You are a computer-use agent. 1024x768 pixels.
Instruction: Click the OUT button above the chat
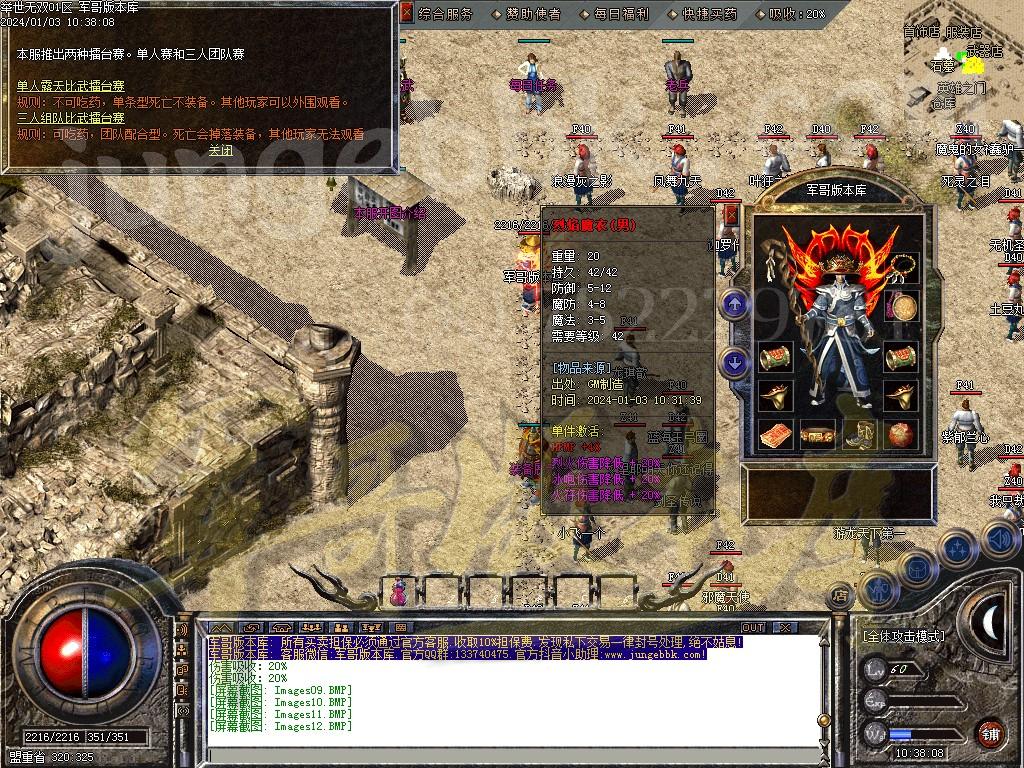[x=752, y=627]
